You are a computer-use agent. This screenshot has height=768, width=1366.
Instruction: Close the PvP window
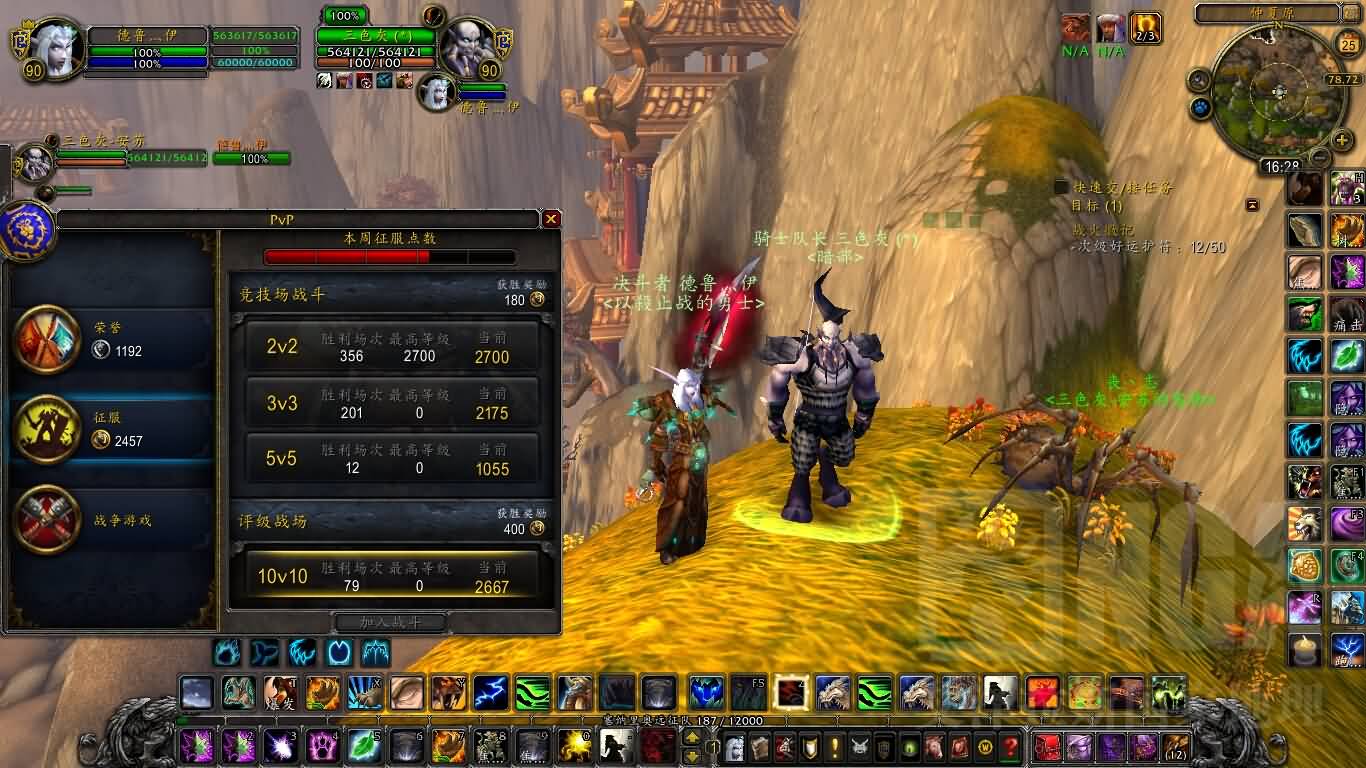pos(551,218)
